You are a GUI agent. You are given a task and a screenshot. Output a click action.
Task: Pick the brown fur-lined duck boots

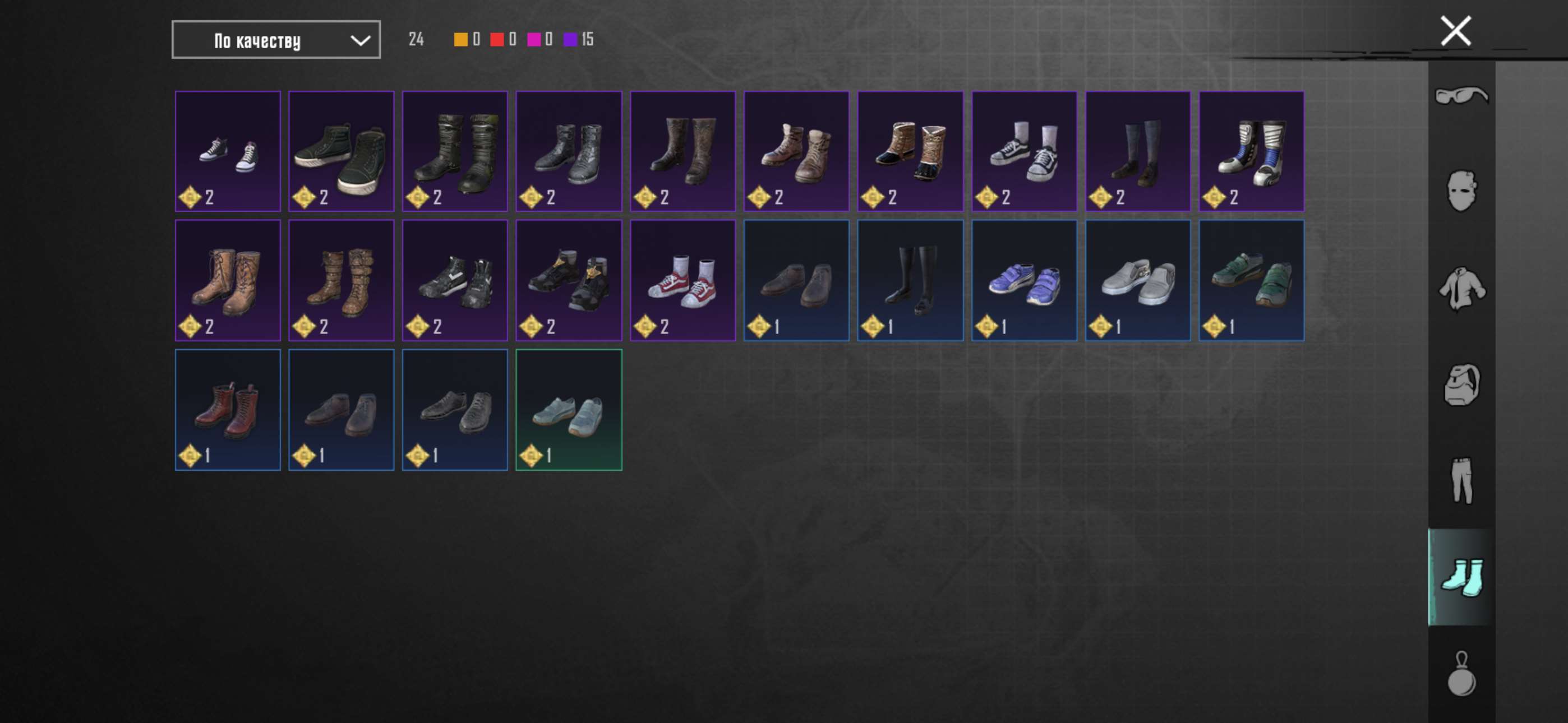(910, 151)
